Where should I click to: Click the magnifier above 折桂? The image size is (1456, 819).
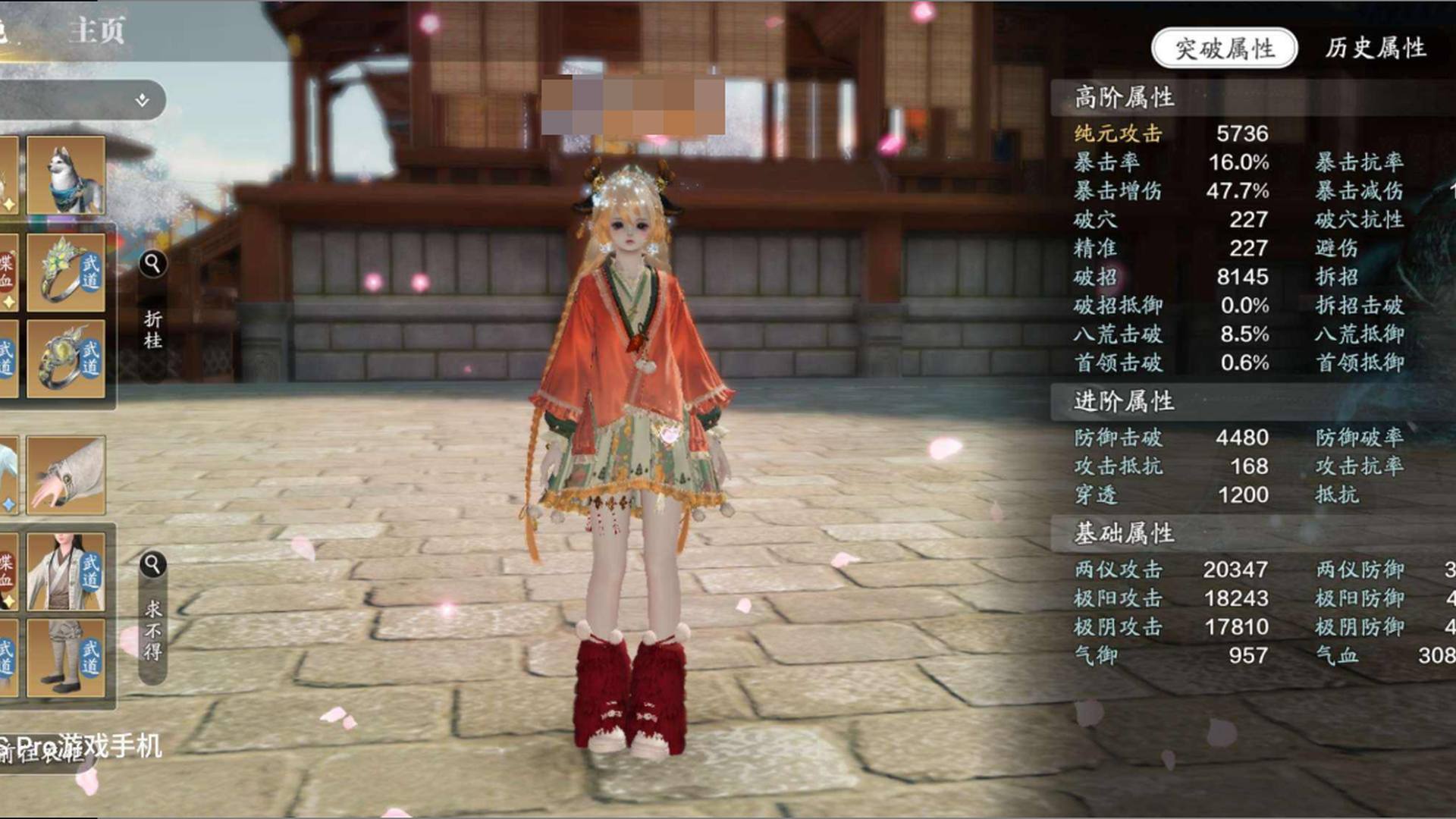[x=152, y=264]
